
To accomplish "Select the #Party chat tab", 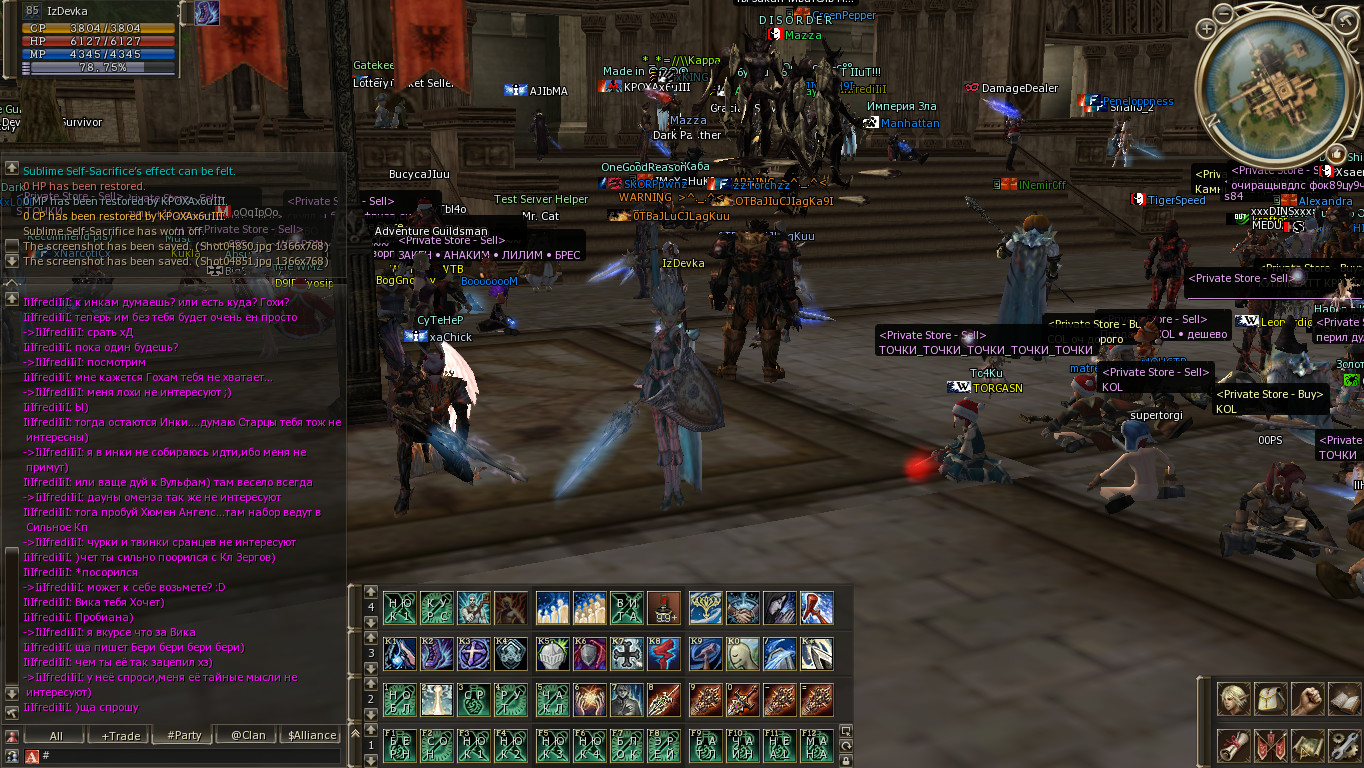I will coord(184,735).
